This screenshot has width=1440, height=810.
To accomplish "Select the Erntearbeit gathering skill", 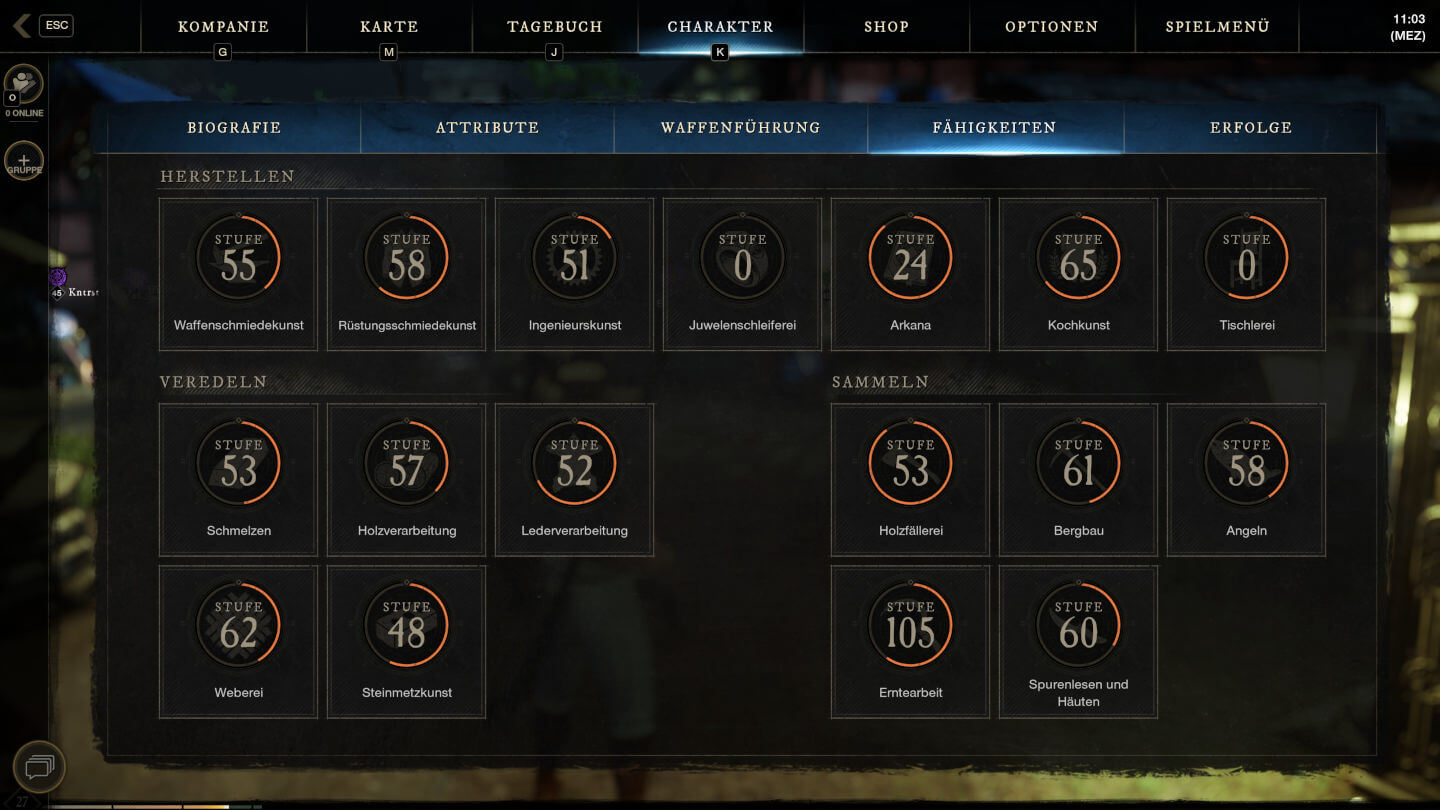I will click(911, 642).
